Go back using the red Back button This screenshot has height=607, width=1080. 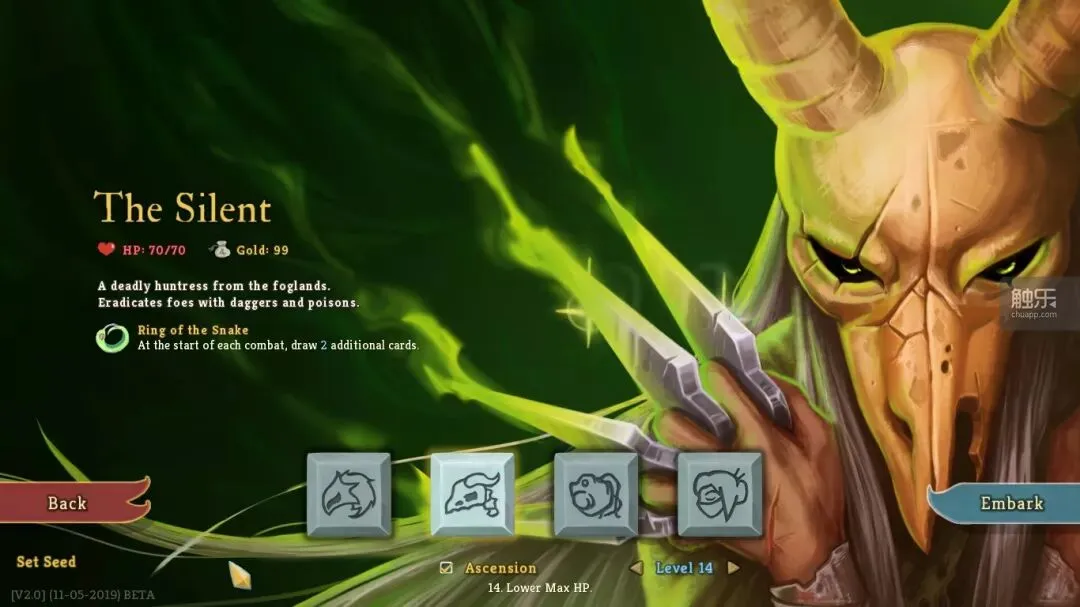click(68, 503)
